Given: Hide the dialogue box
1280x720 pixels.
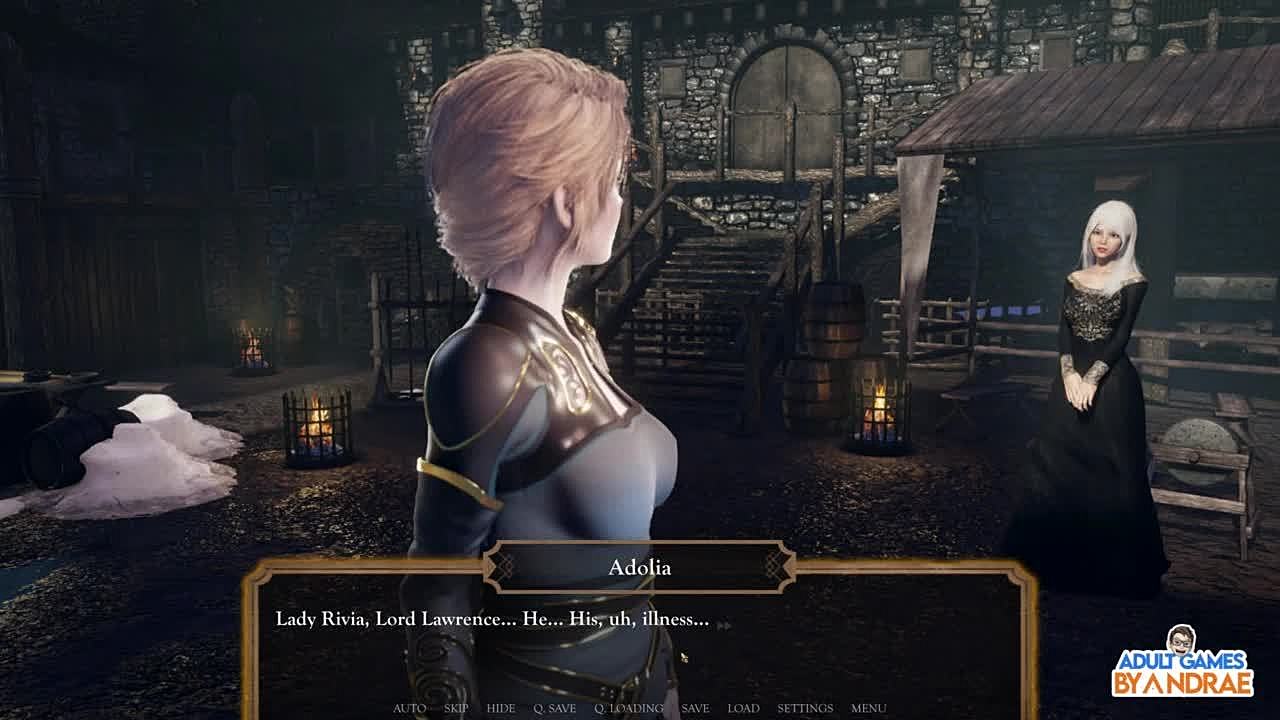Looking at the screenshot, I should (501, 708).
